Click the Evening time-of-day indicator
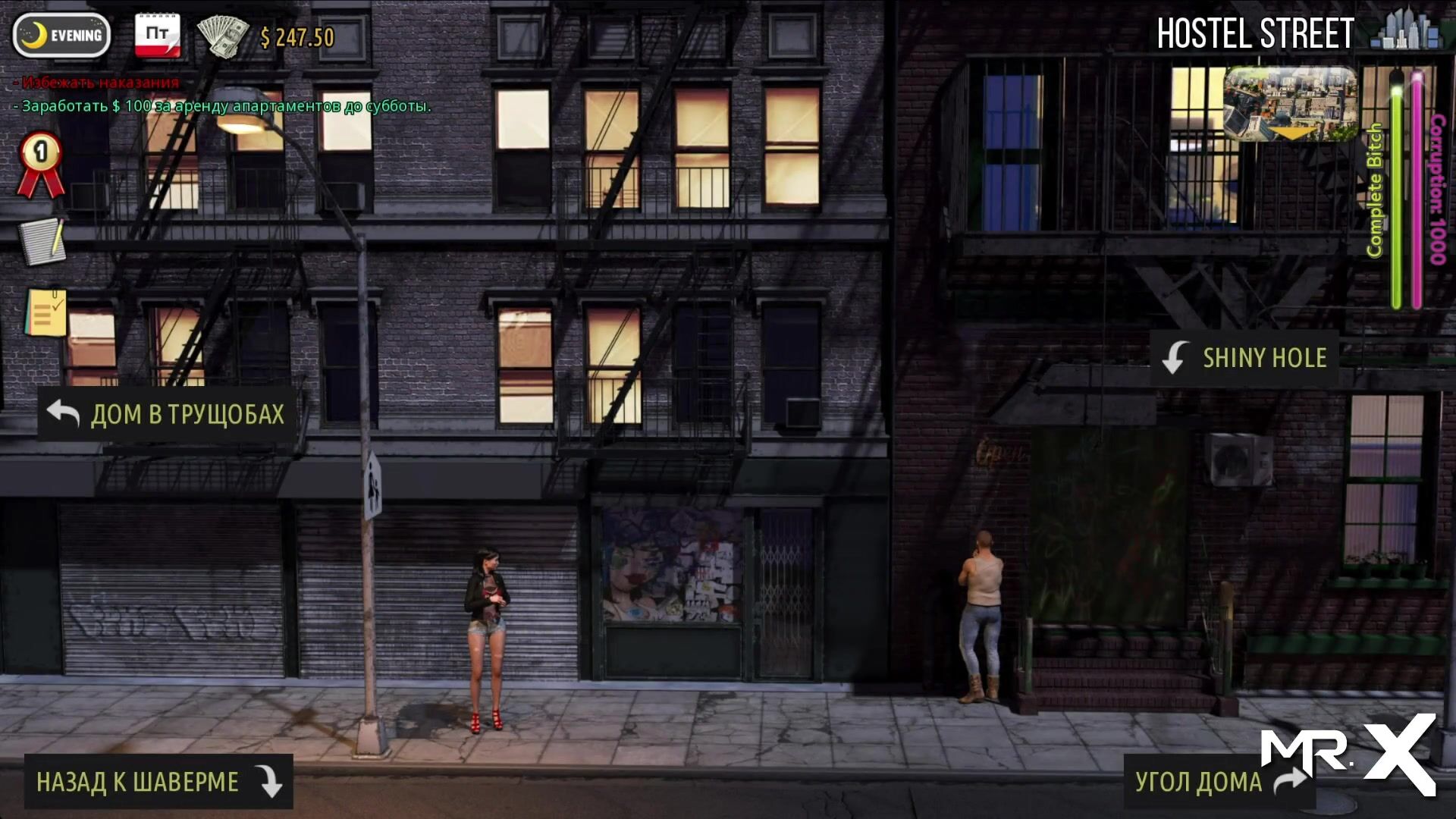The width and height of the screenshot is (1456, 819). (x=62, y=35)
